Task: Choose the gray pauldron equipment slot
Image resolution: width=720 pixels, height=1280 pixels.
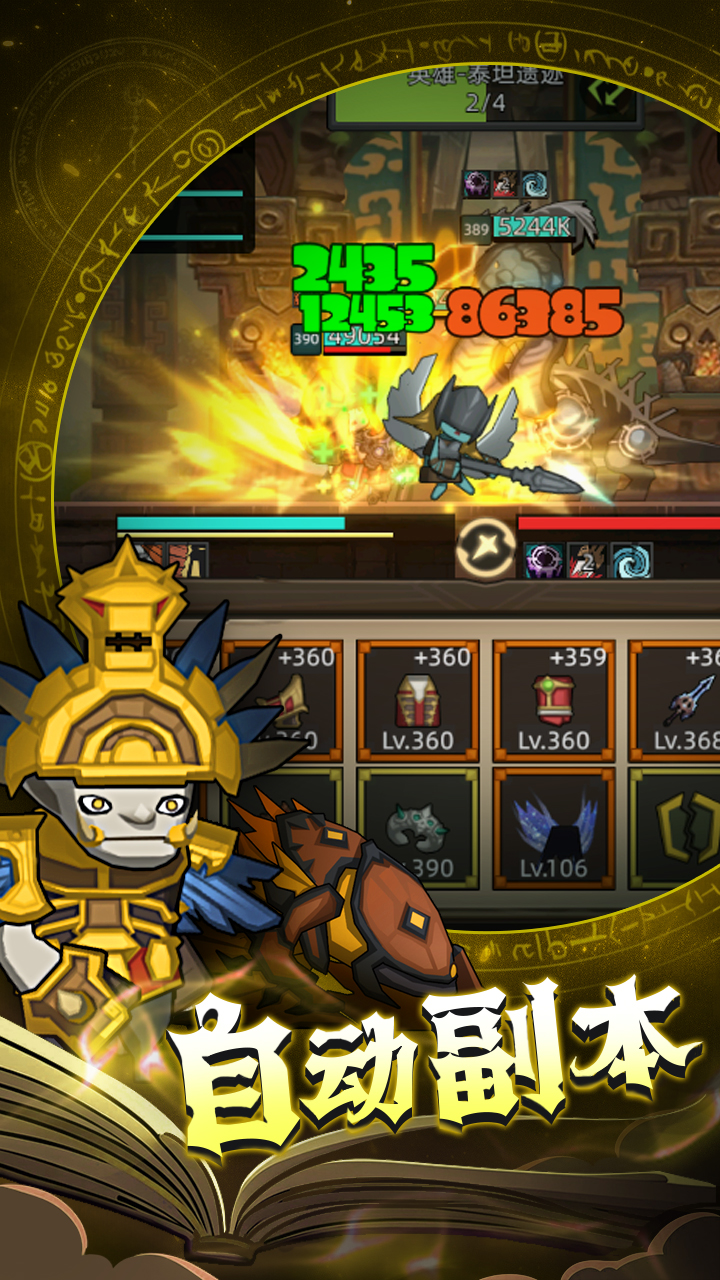Action: pyautogui.click(x=417, y=828)
